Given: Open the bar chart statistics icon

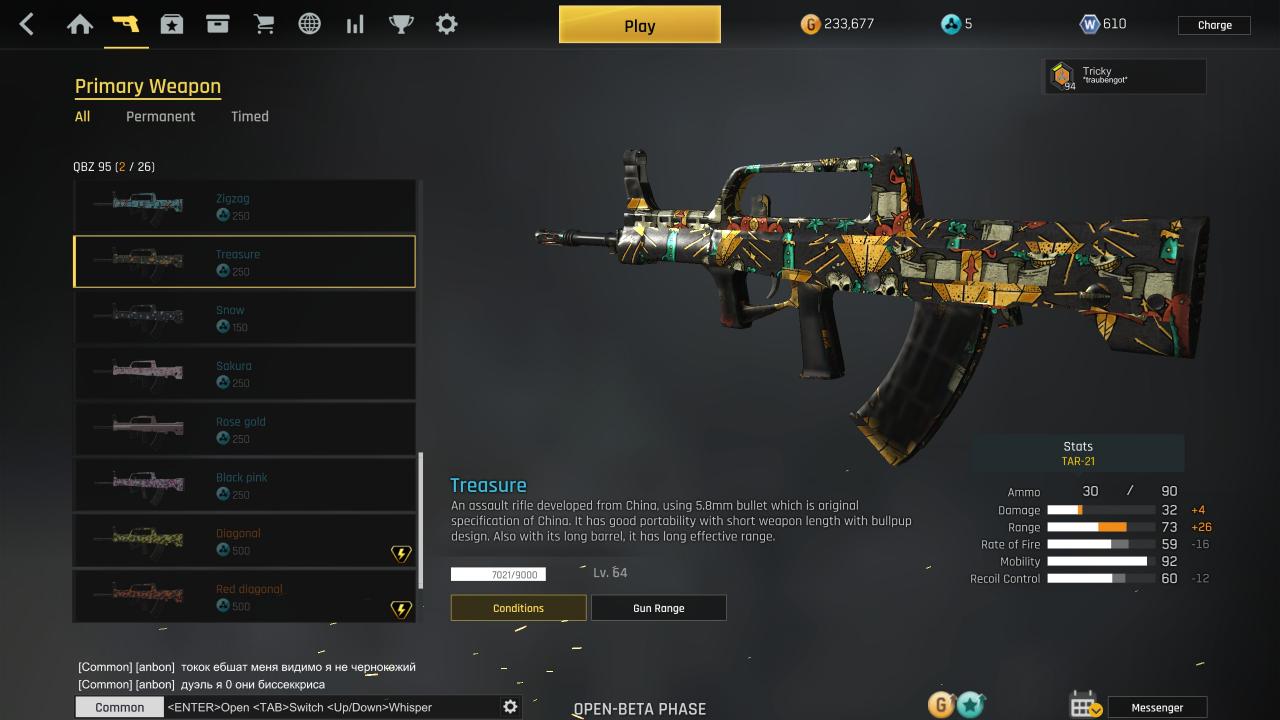Looking at the screenshot, I should click(355, 24).
